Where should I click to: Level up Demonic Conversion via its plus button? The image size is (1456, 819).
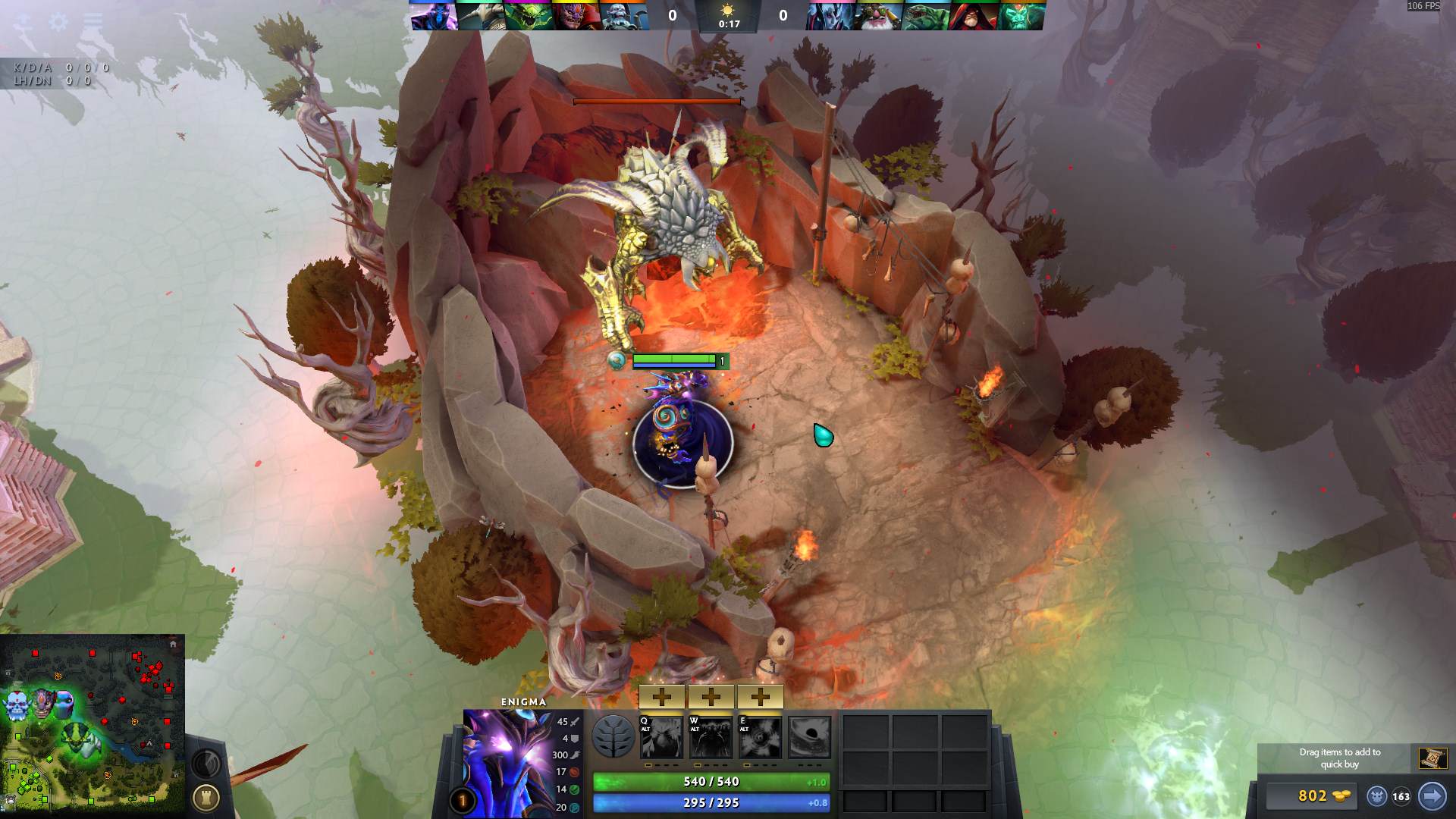[x=711, y=696]
